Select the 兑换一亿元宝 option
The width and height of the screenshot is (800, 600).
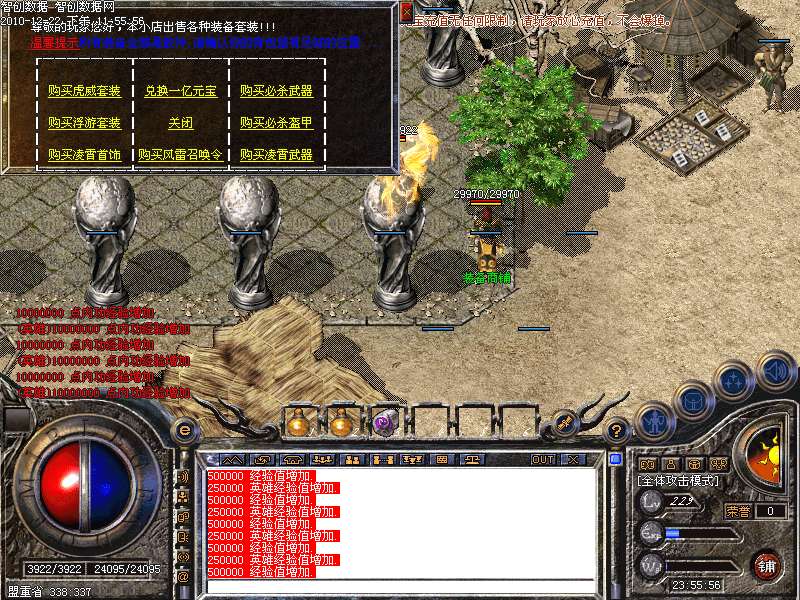coord(181,91)
